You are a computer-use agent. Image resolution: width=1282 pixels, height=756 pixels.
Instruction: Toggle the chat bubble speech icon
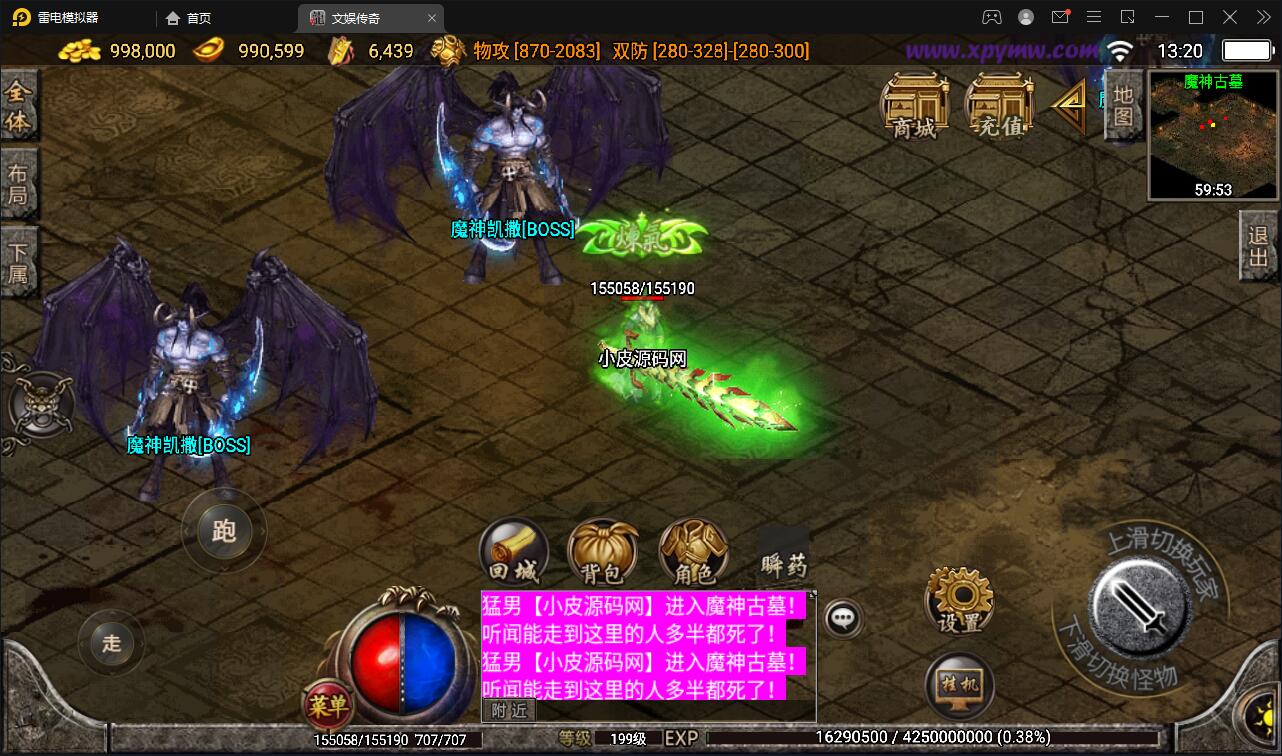(843, 617)
